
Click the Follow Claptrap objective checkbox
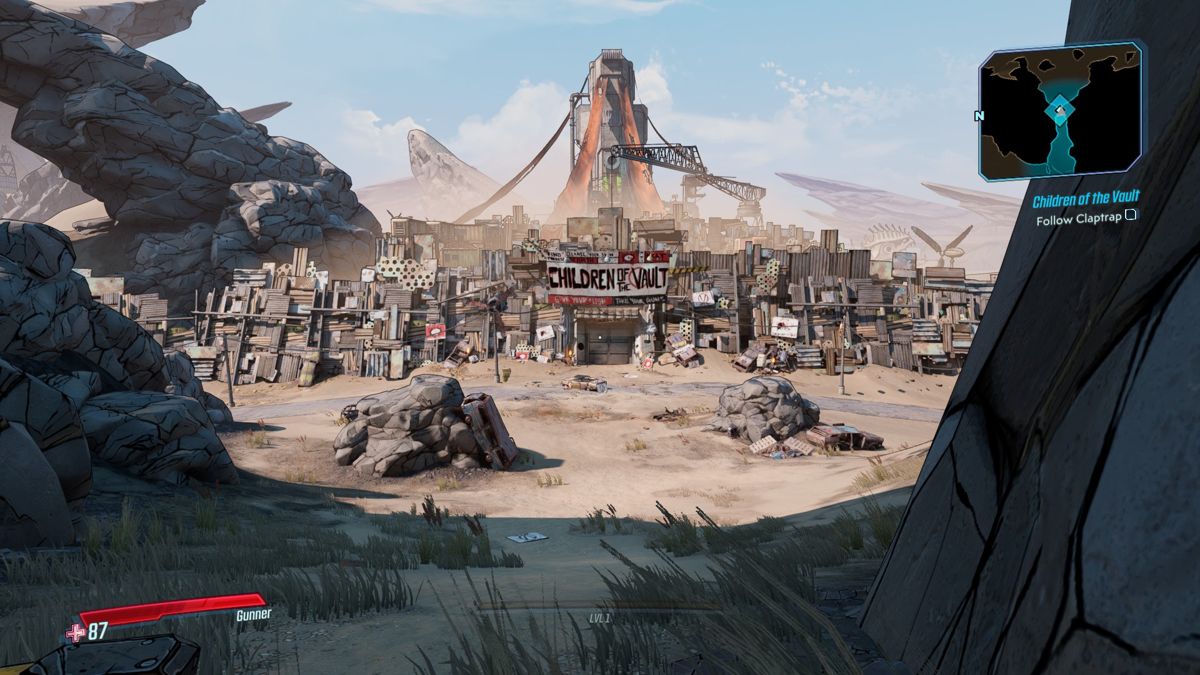[x=1131, y=216]
